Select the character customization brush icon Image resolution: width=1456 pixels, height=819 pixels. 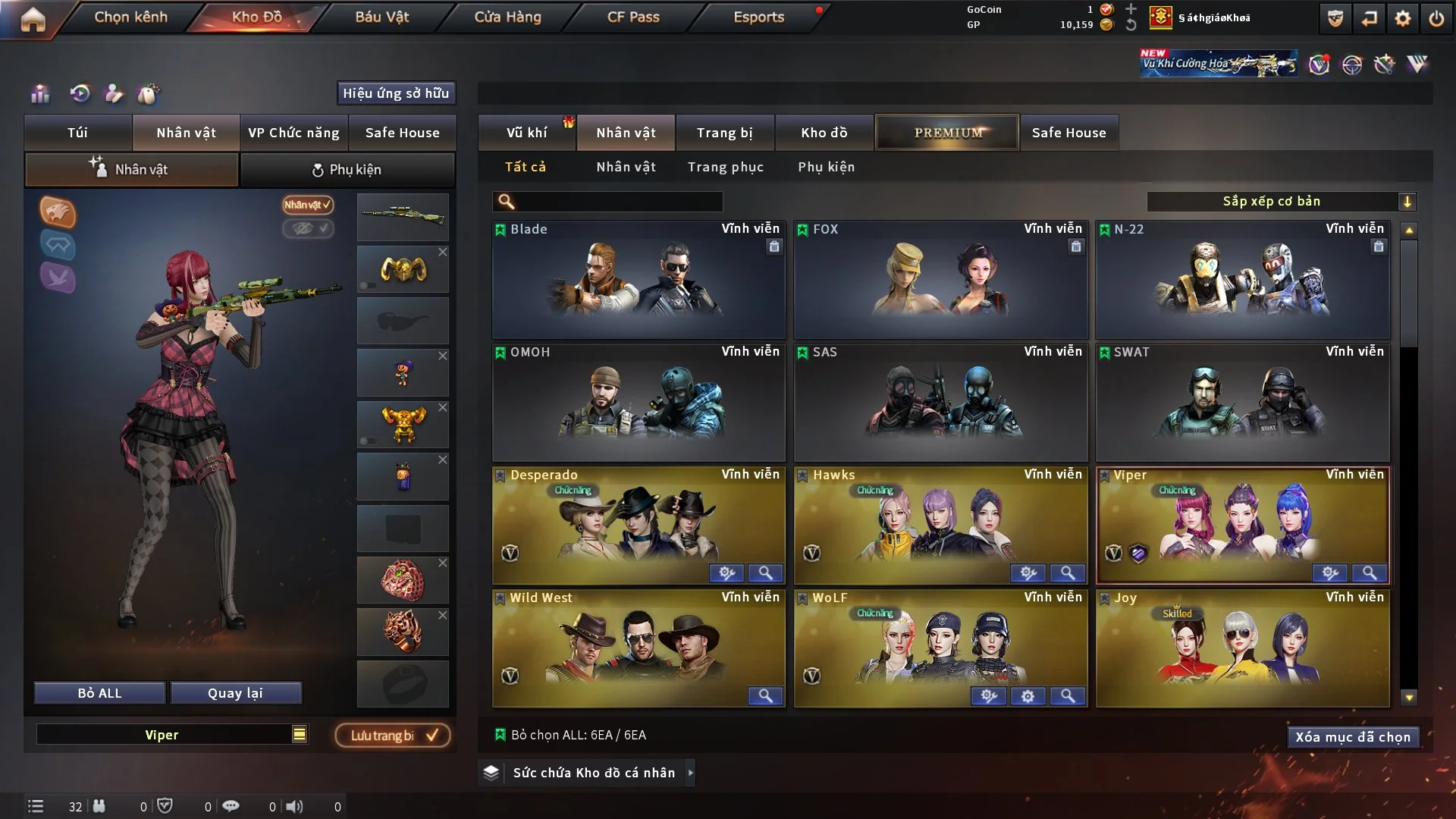[112, 94]
